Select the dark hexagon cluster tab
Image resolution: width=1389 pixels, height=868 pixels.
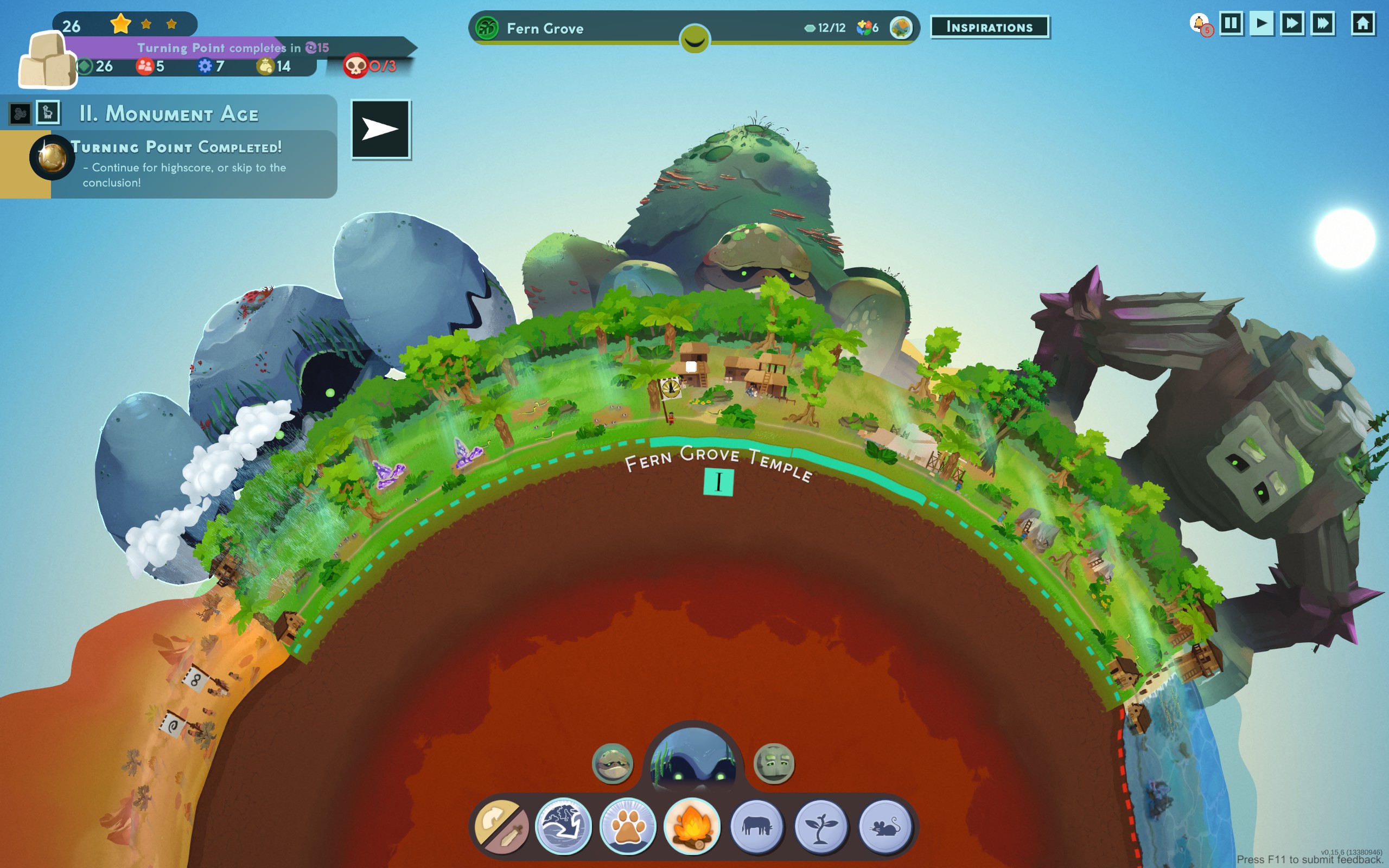click(x=20, y=114)
